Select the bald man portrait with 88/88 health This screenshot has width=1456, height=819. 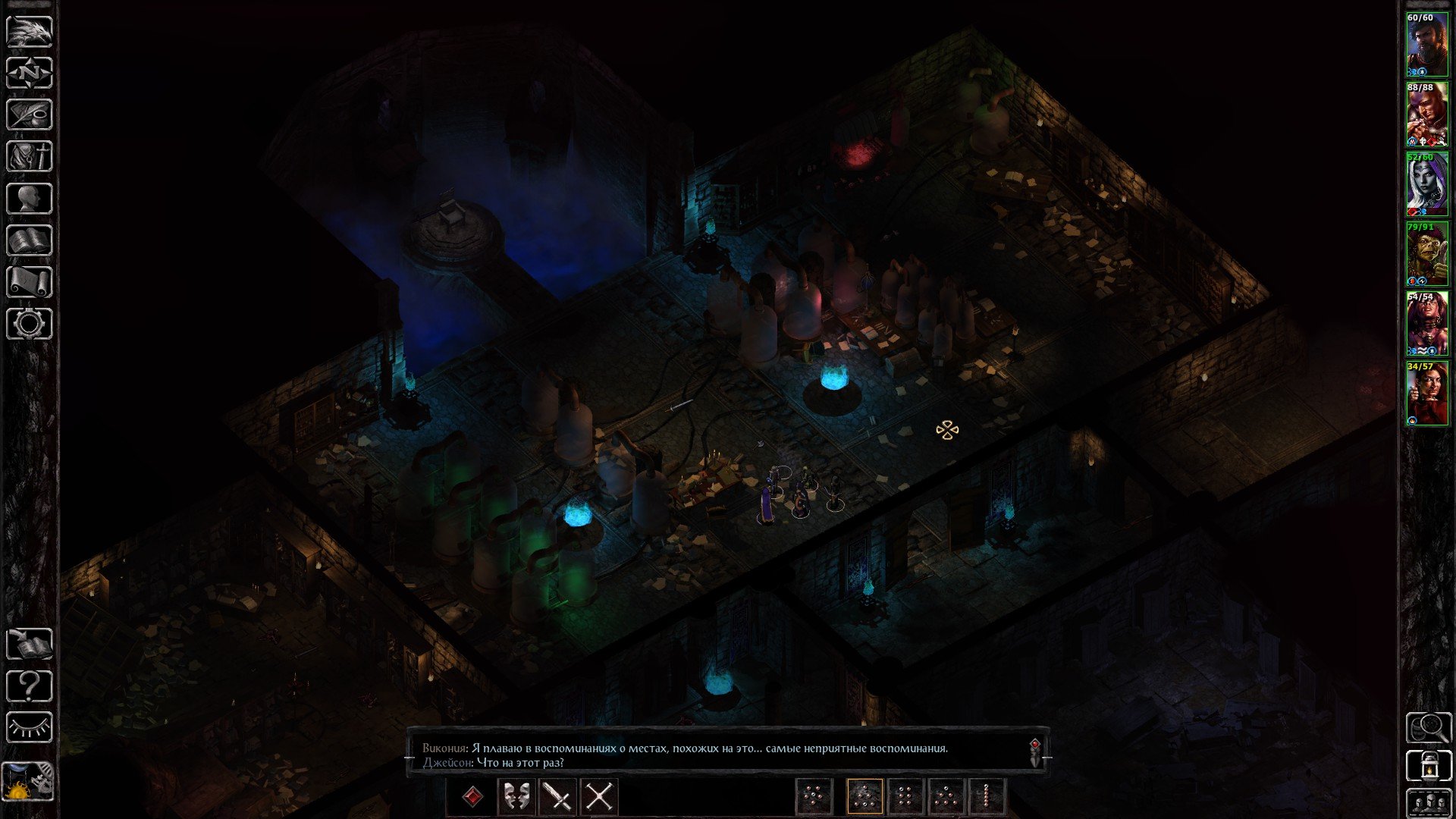pos(1426,115)
